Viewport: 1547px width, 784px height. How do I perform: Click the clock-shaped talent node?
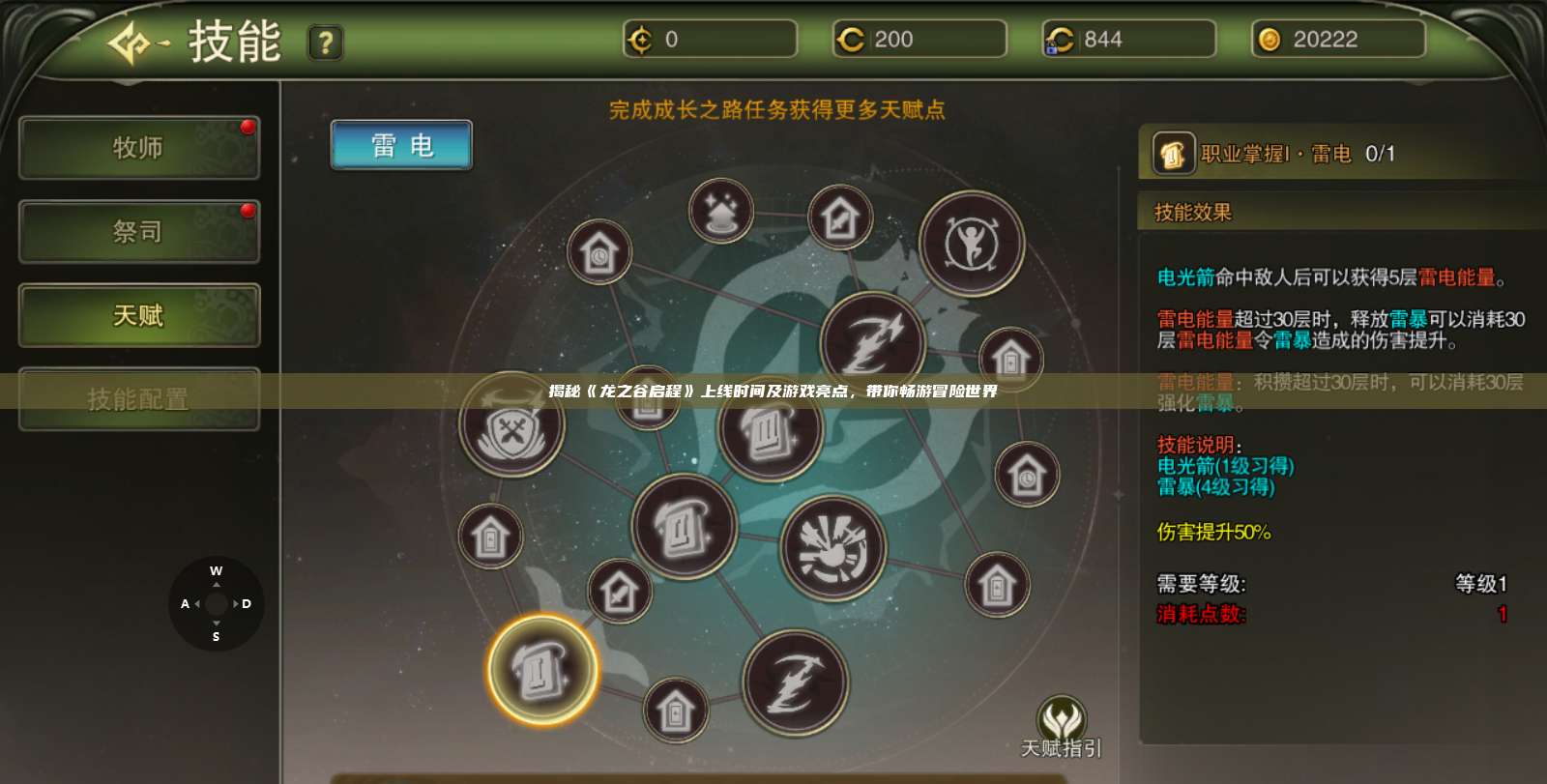coord(598,252)
